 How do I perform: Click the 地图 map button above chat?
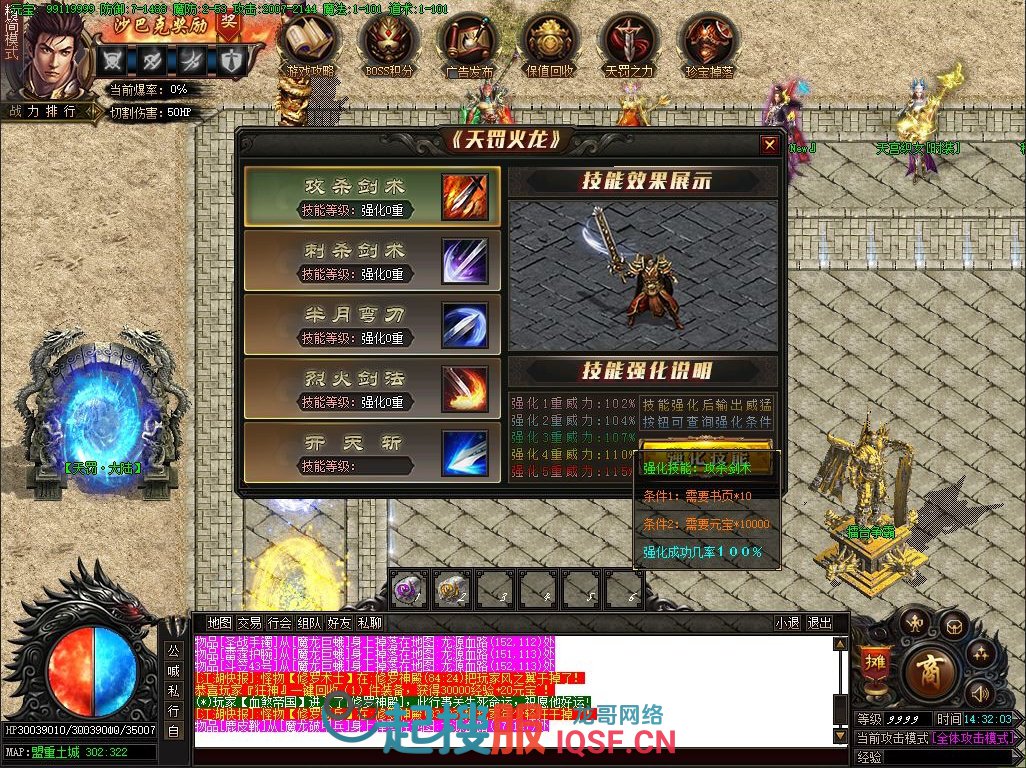tap(219, 622)
